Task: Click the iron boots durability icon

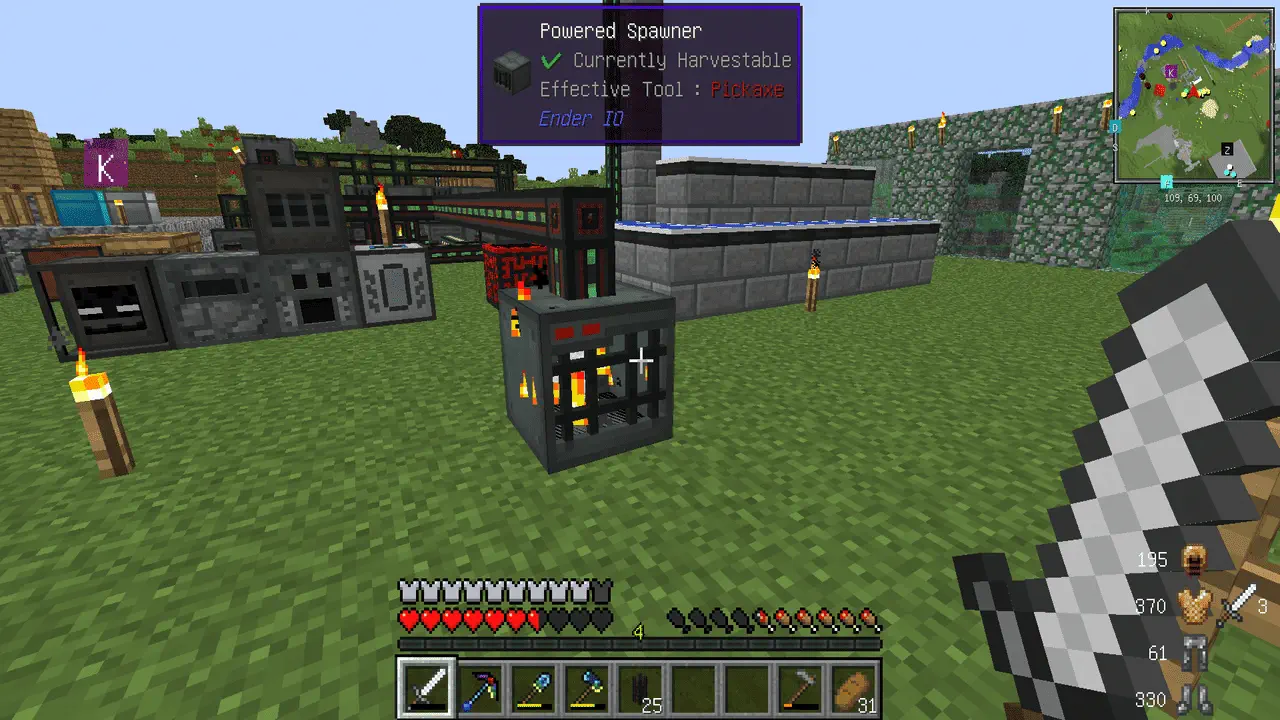Action: [x=1192, y=698]
